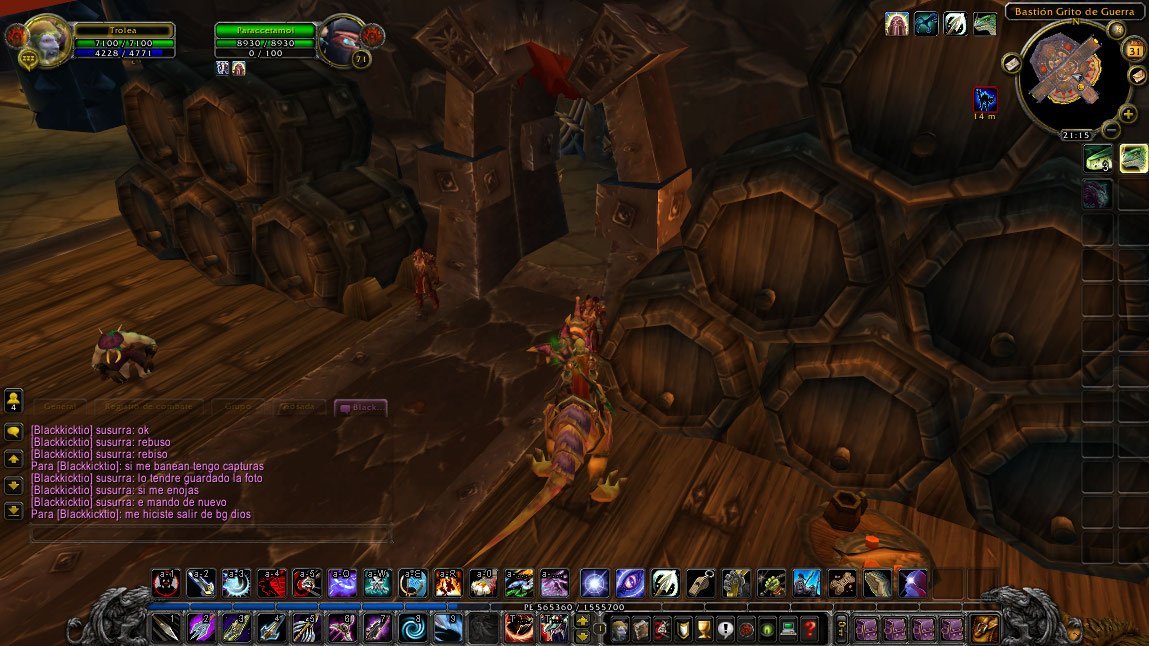Zoom in the minimap with the plus button

1129,114
